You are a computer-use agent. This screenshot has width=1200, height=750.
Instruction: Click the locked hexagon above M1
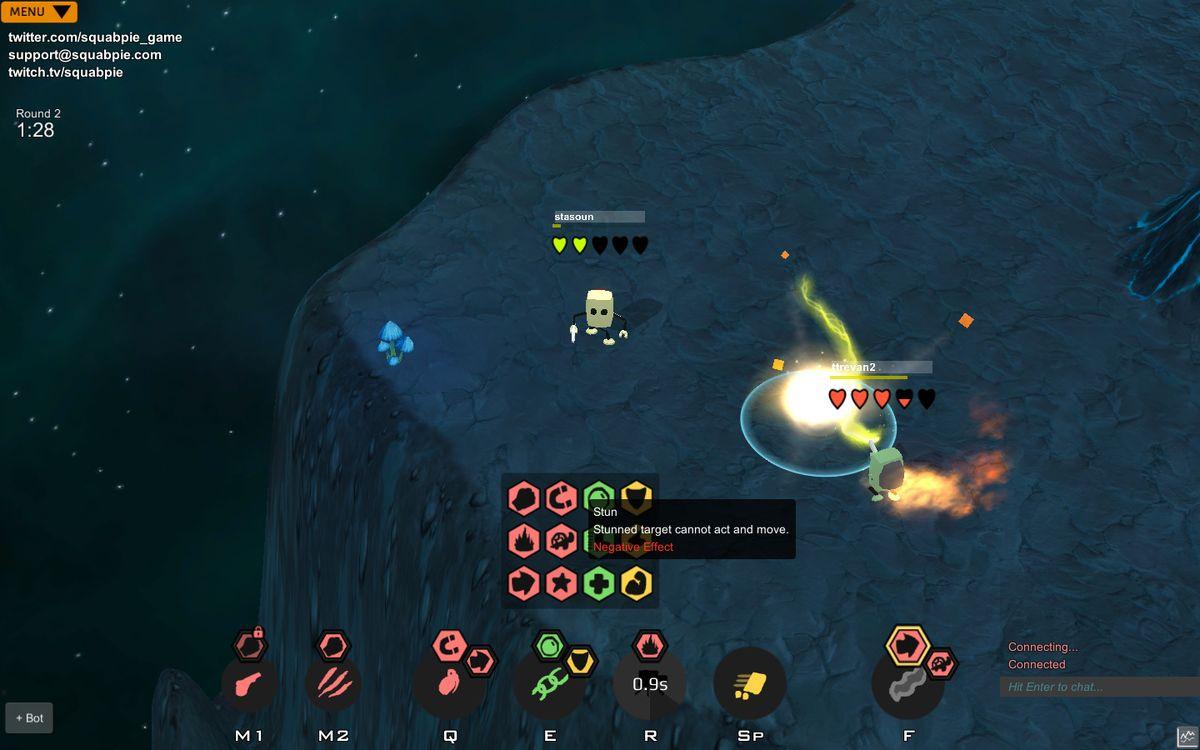click(x=250, y=645)
